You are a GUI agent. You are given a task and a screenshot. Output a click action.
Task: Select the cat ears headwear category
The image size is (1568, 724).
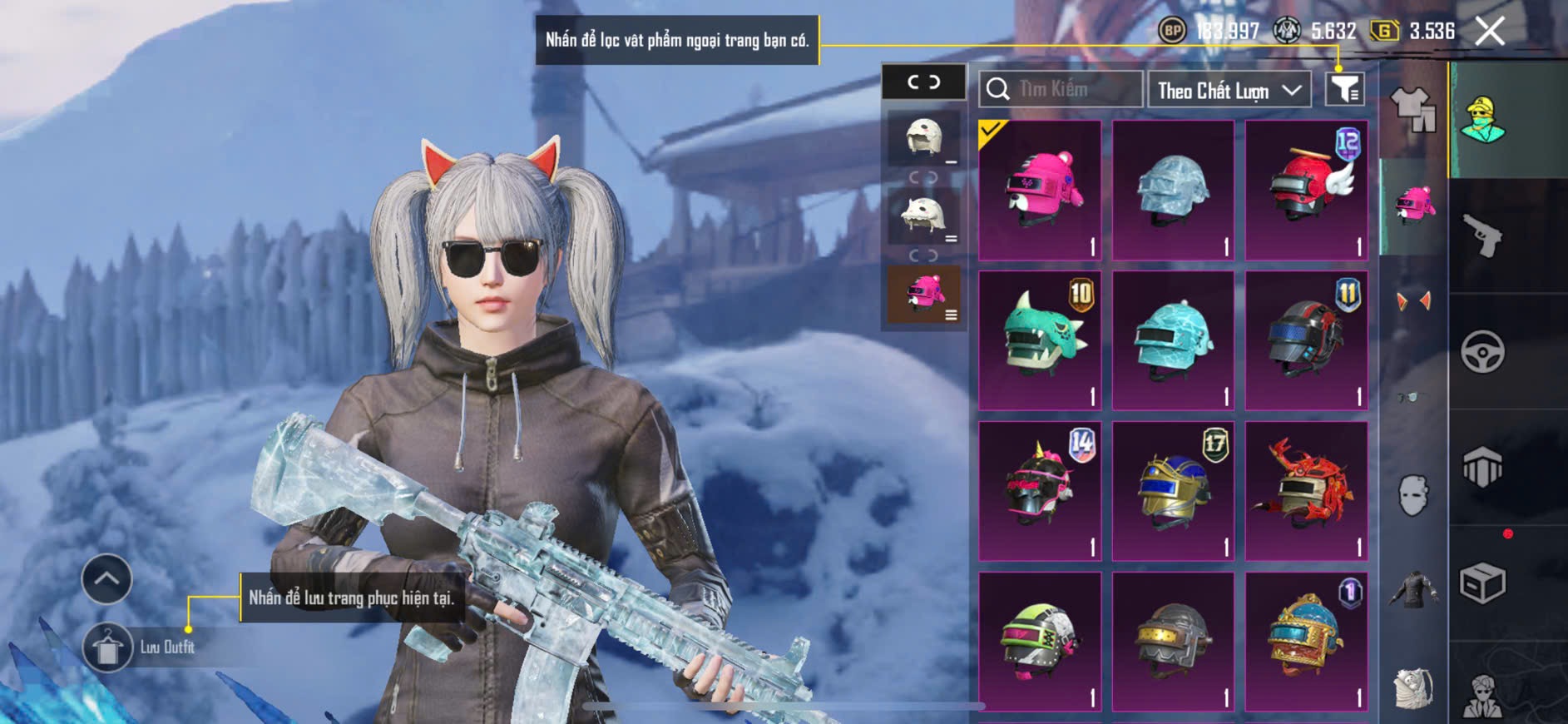1412,301
